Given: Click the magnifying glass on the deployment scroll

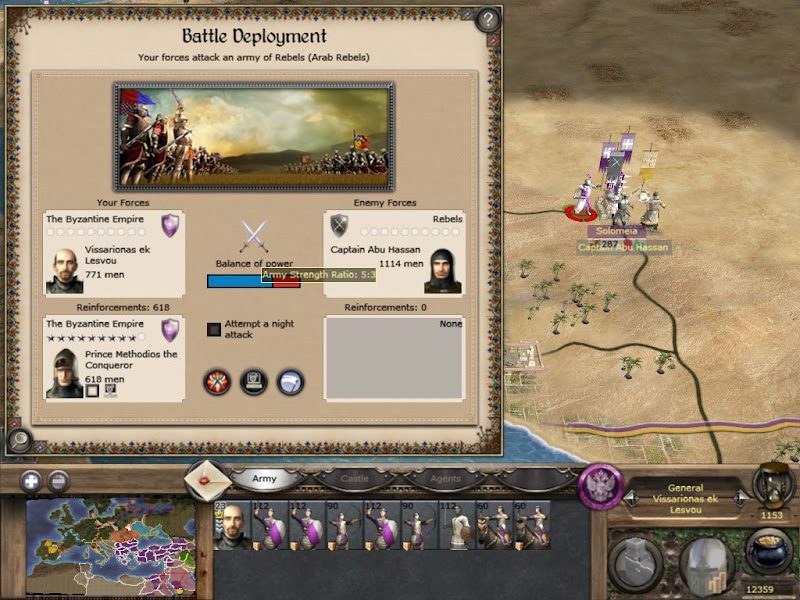Looking at the screenshot, I should [17, 438].
